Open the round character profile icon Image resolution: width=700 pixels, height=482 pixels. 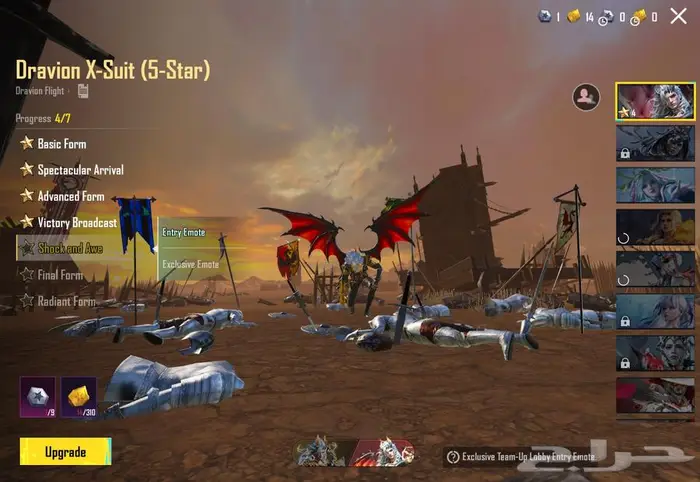click(x=585, y=96)
